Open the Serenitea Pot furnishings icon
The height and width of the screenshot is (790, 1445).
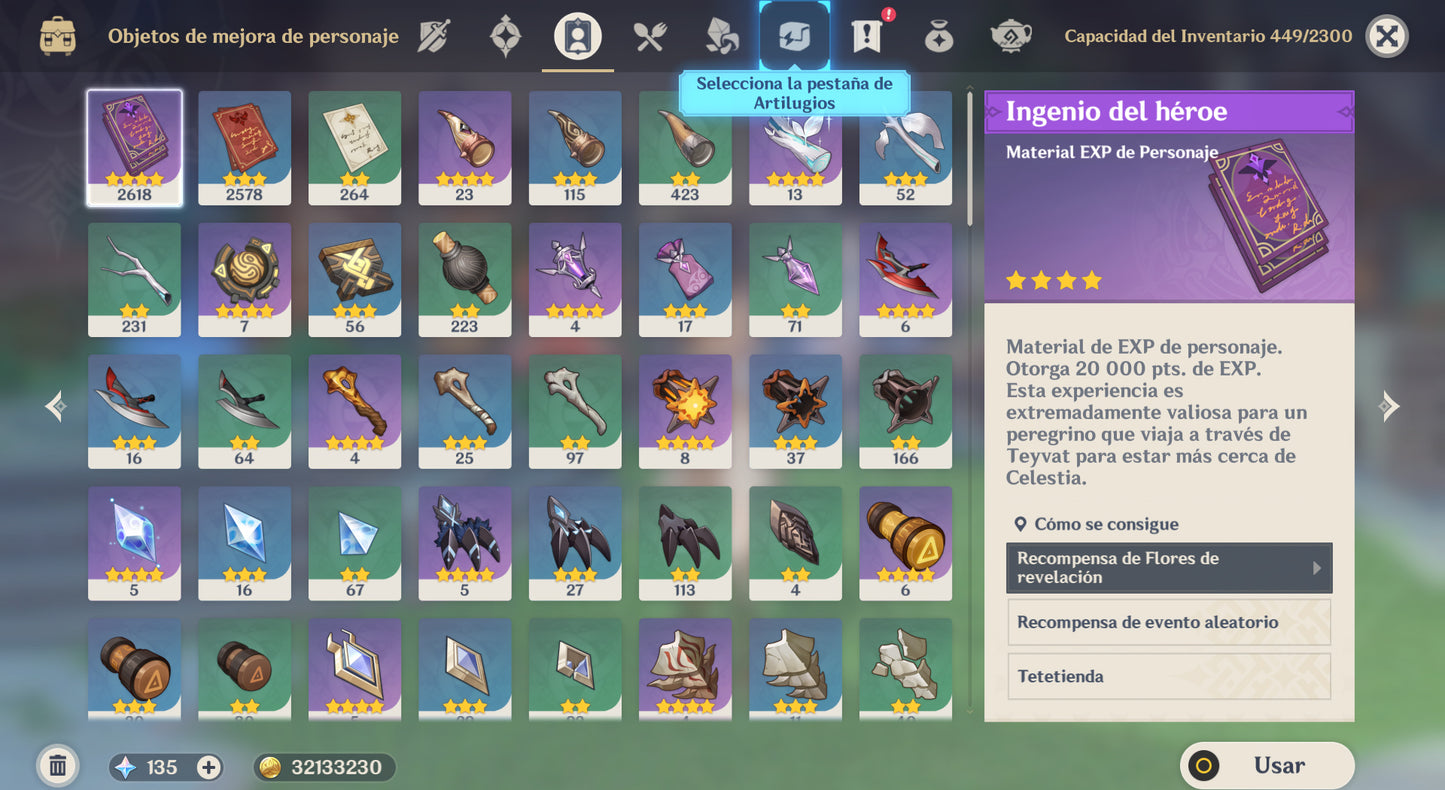click(x=1010, y=35)
